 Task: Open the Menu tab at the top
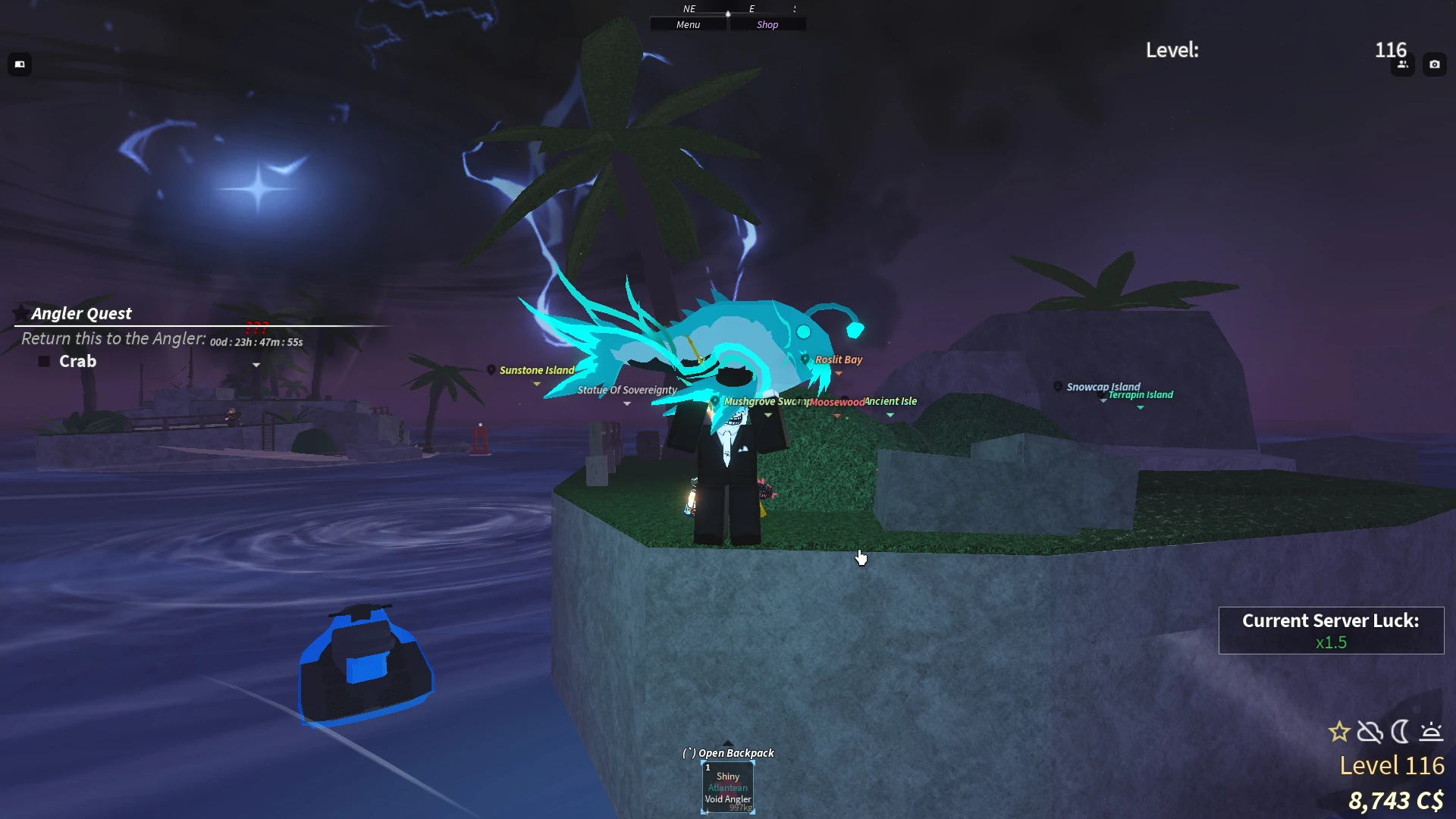point(688,24)
